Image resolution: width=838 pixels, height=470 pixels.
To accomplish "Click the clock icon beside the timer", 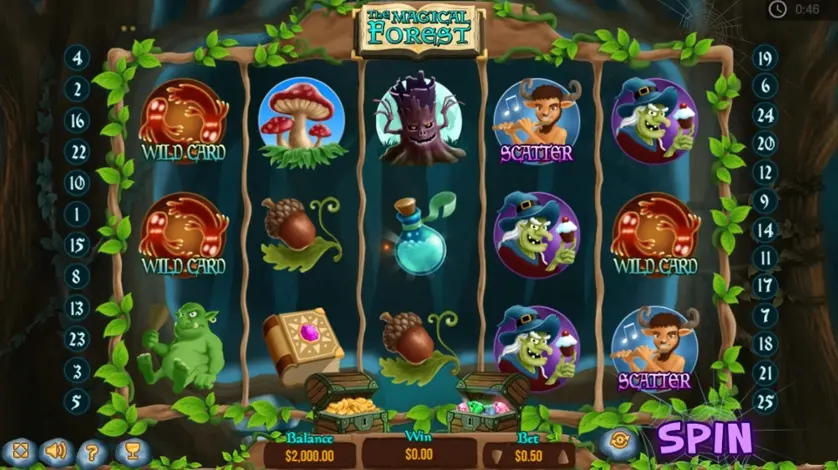I will 777,9.
